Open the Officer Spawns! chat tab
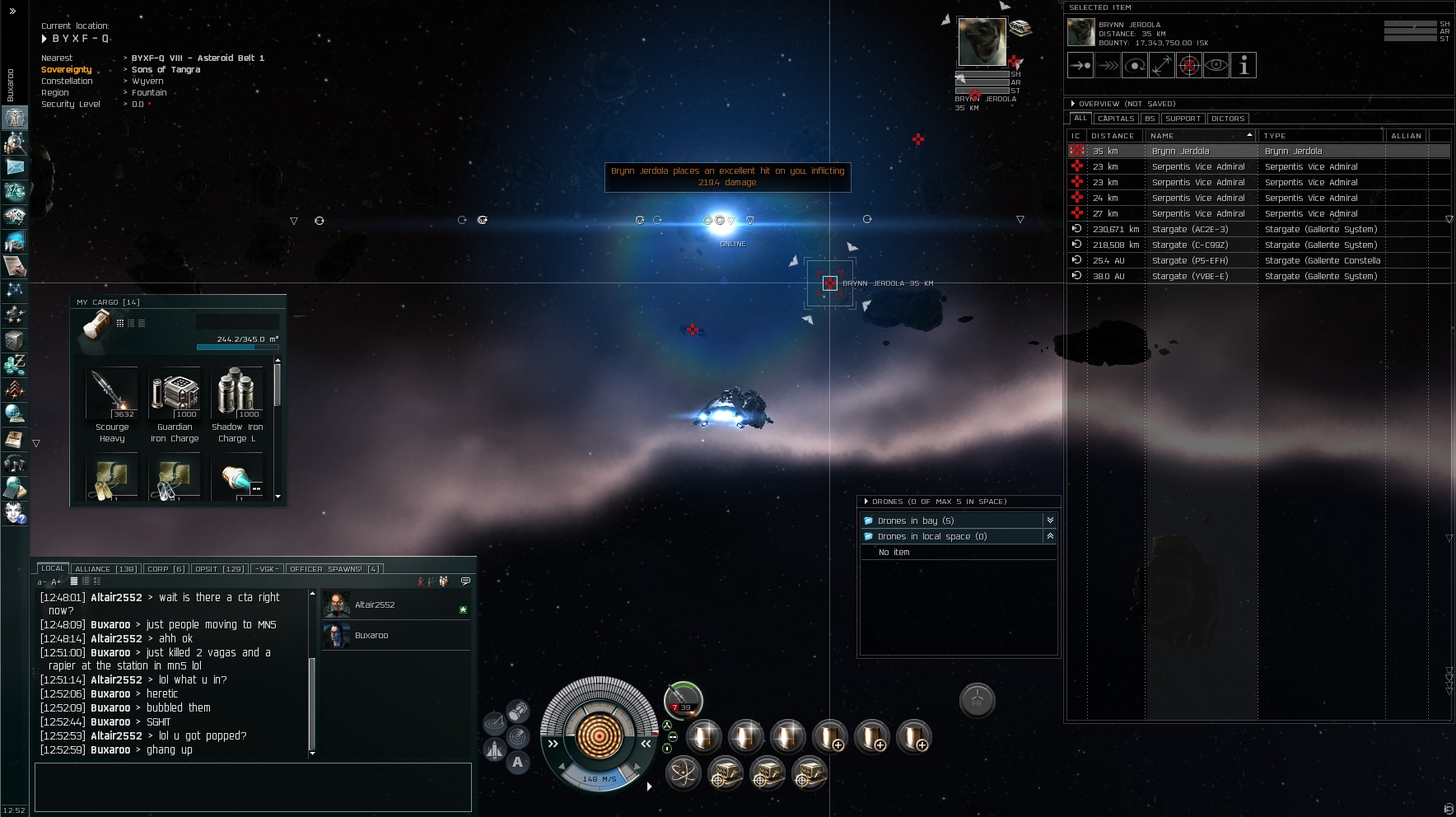Screen dimensions: 1456x817 pos(334,569)
